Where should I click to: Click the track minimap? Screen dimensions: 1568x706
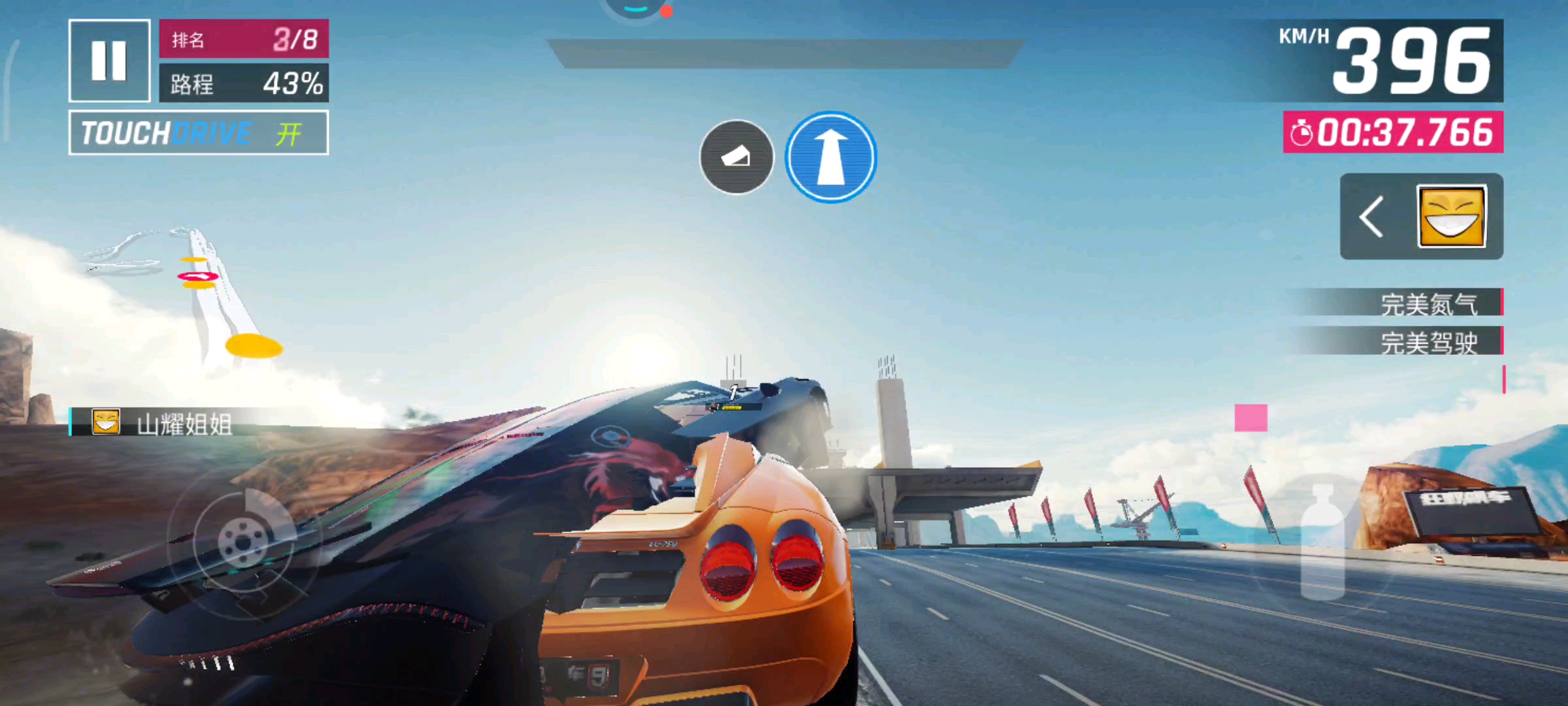pos(189,294)
